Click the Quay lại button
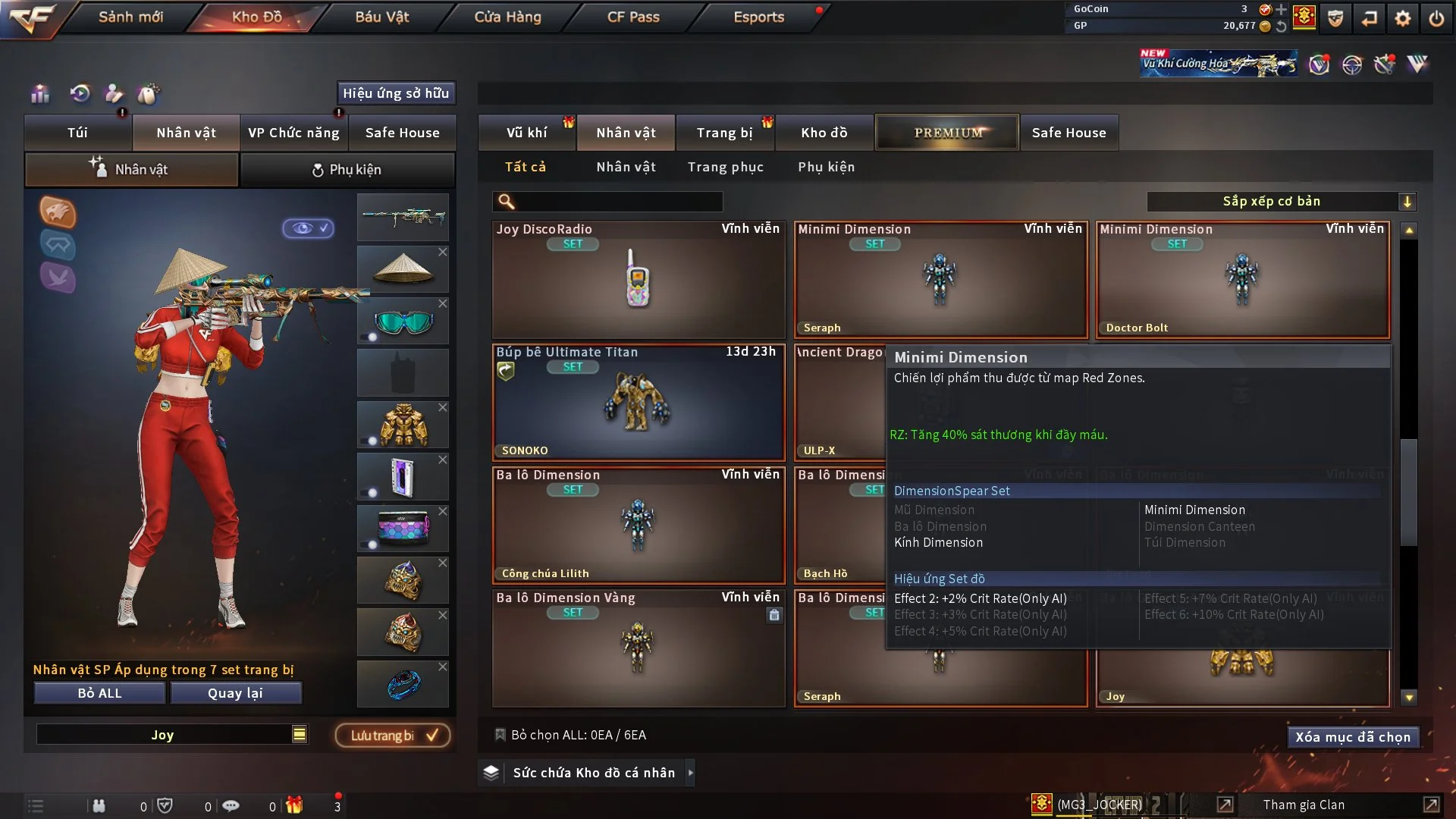Screen dimensions: 1456x819 point(235,693)
